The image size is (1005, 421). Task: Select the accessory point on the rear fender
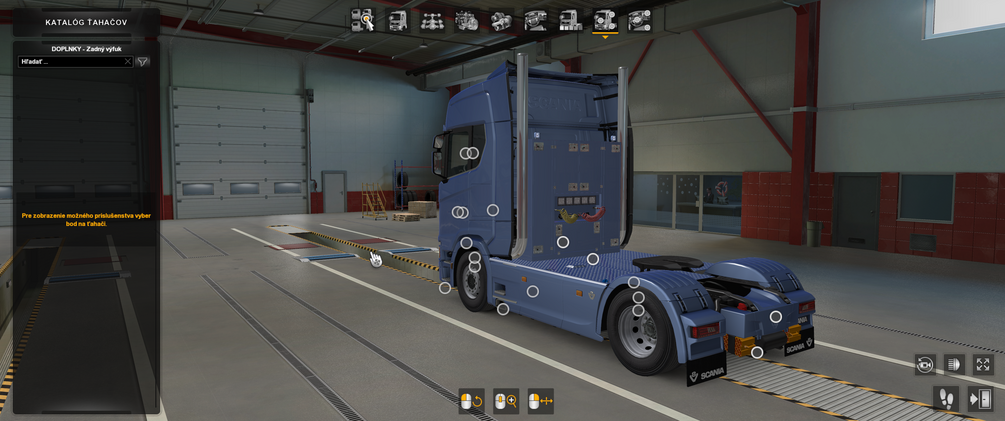[x=776, y=317]
